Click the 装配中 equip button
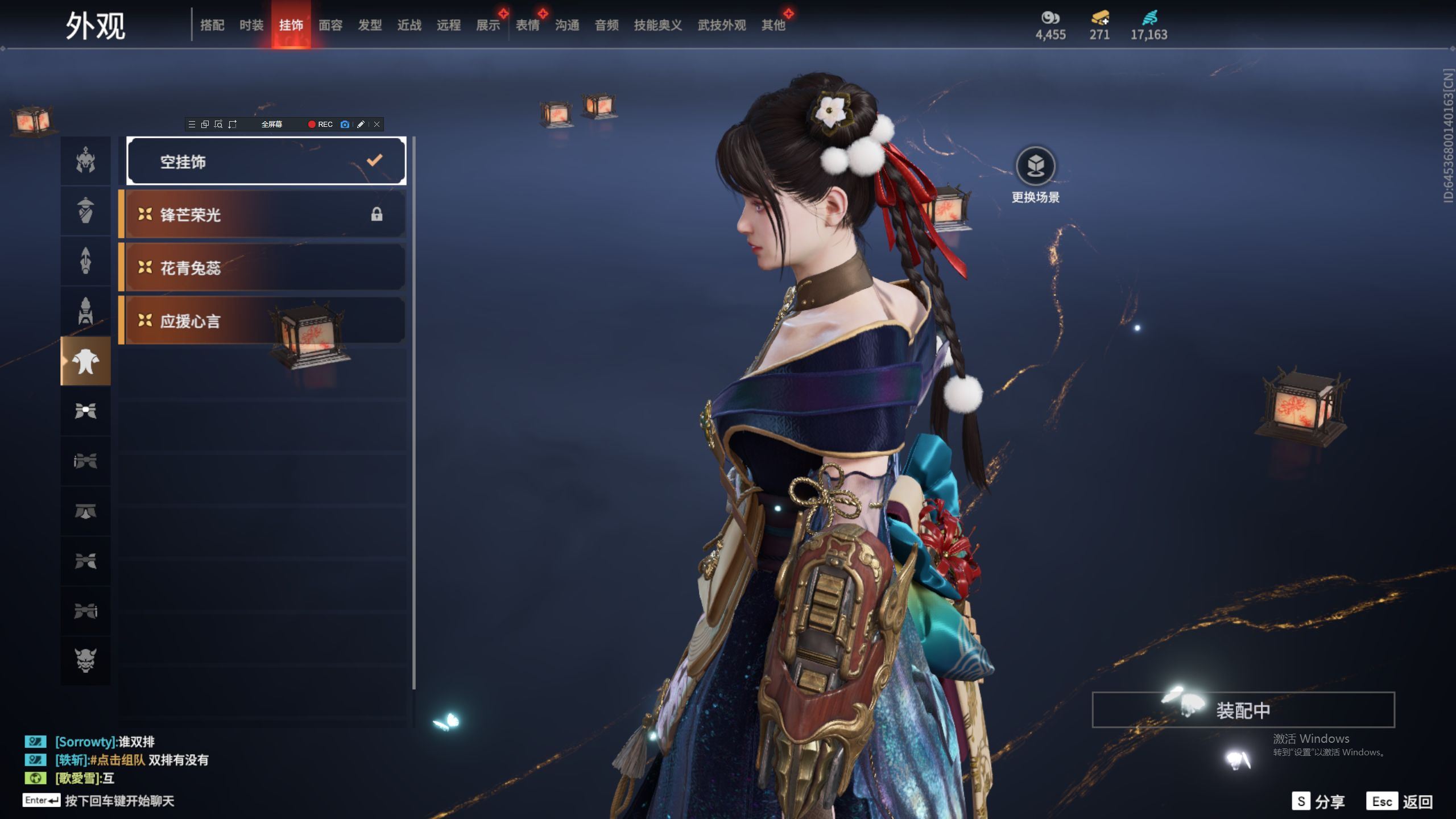The width and height of the screenshot is (1456, 819). pos(1243,710)
